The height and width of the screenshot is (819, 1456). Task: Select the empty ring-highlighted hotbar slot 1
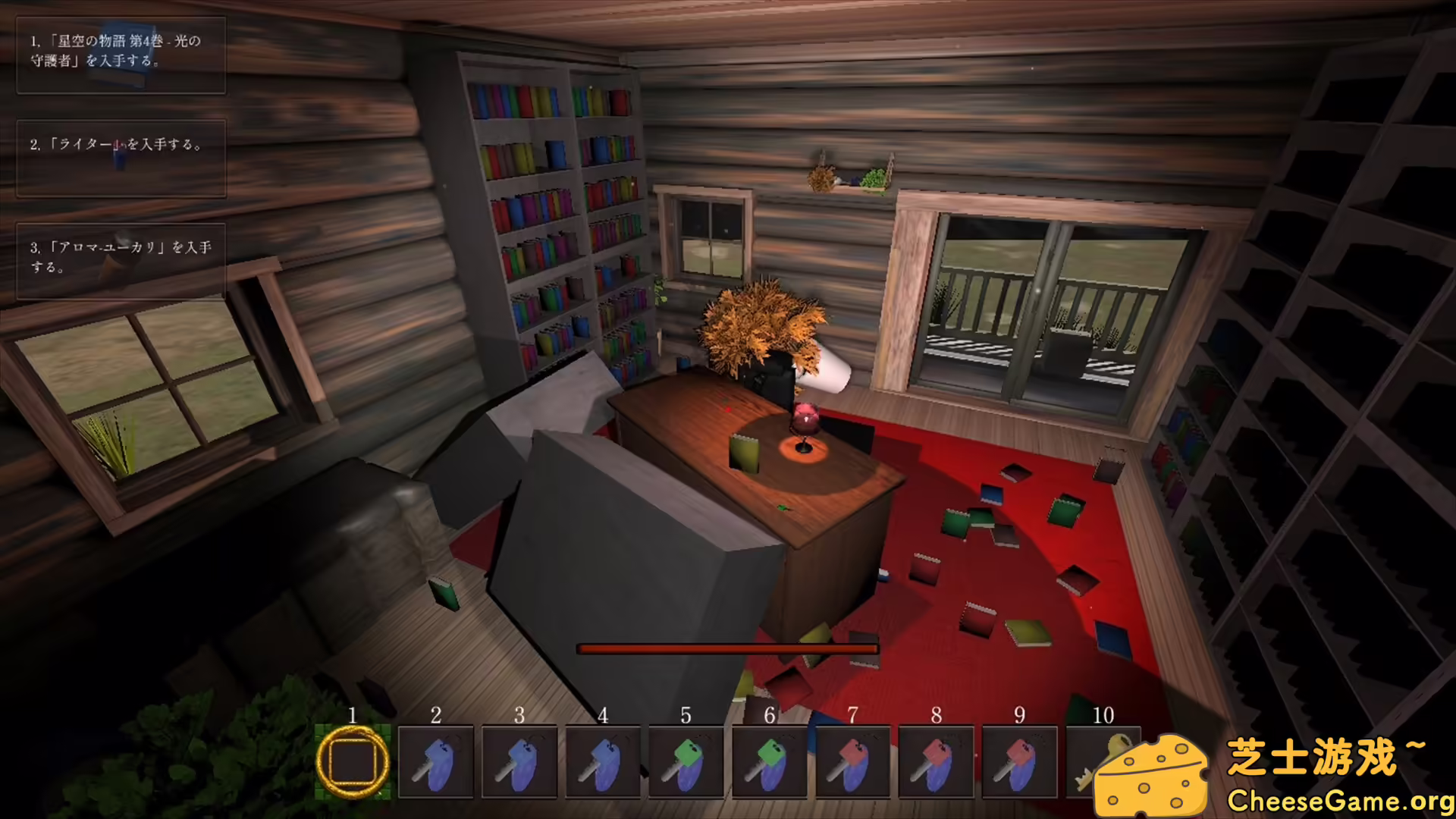353,761
